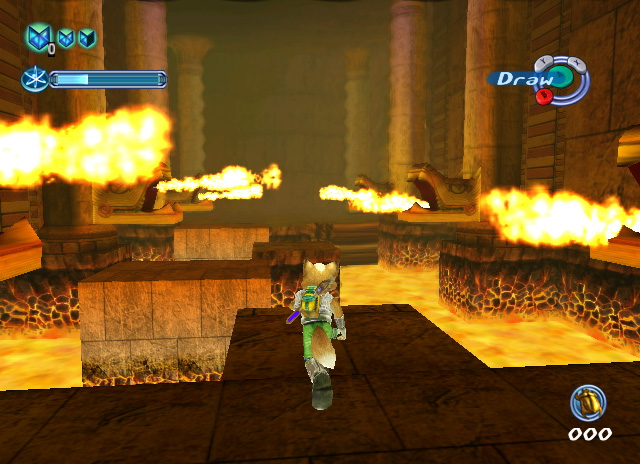The height and width of the screenshot is (464, 640).
Task: Click the large blue fuel cell icon
Action: 39,38
